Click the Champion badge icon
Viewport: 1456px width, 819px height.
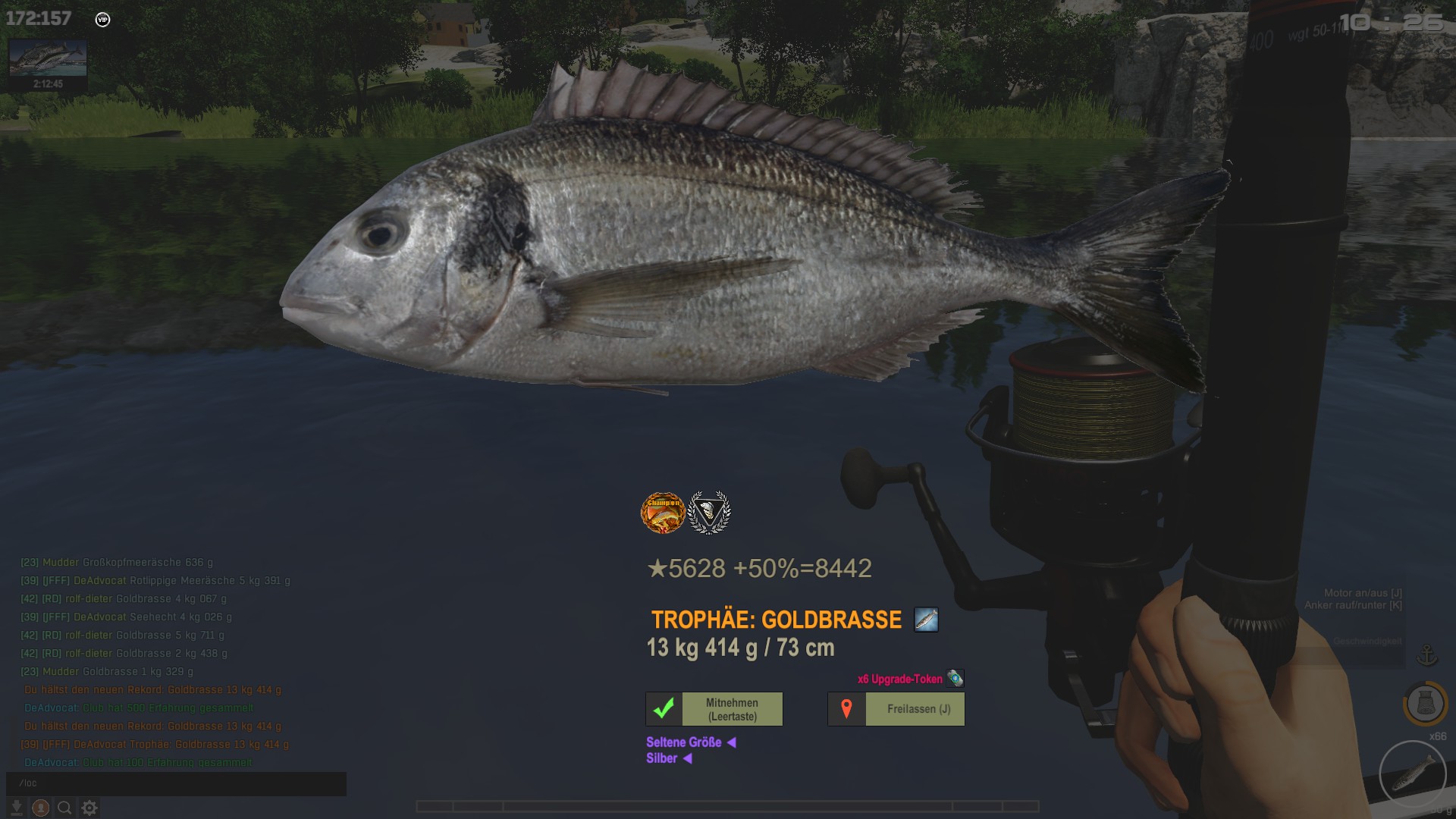(663, 513)
